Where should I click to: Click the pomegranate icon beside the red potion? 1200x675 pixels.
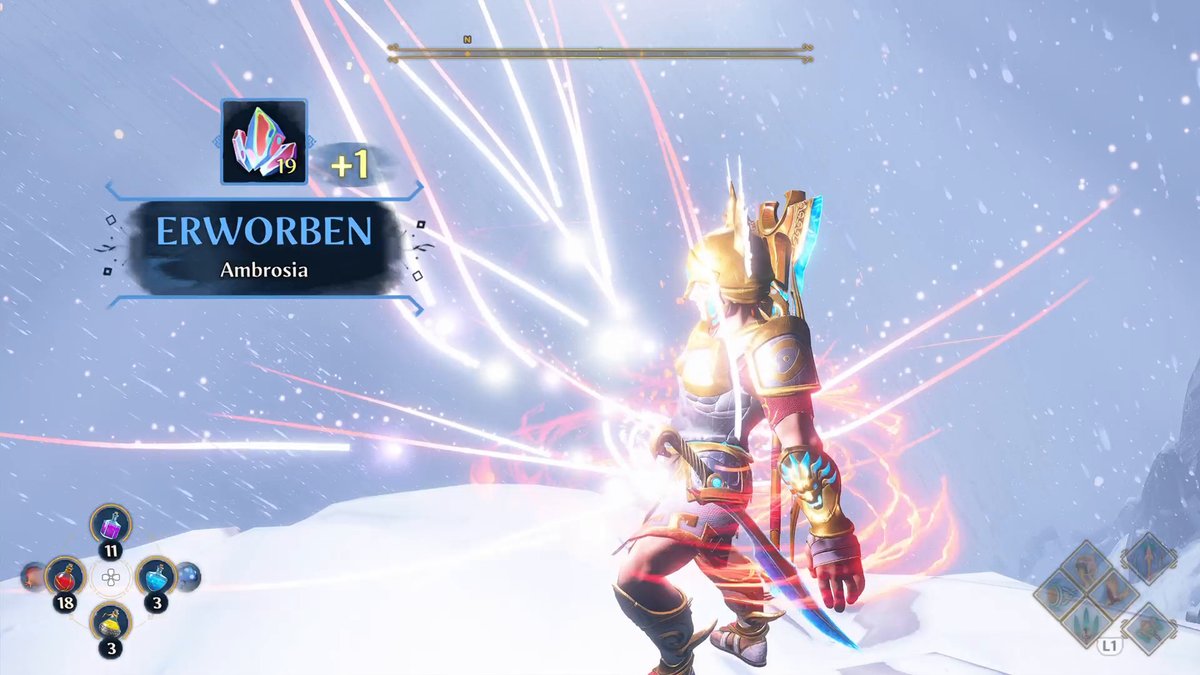click(x=31, y=576)
